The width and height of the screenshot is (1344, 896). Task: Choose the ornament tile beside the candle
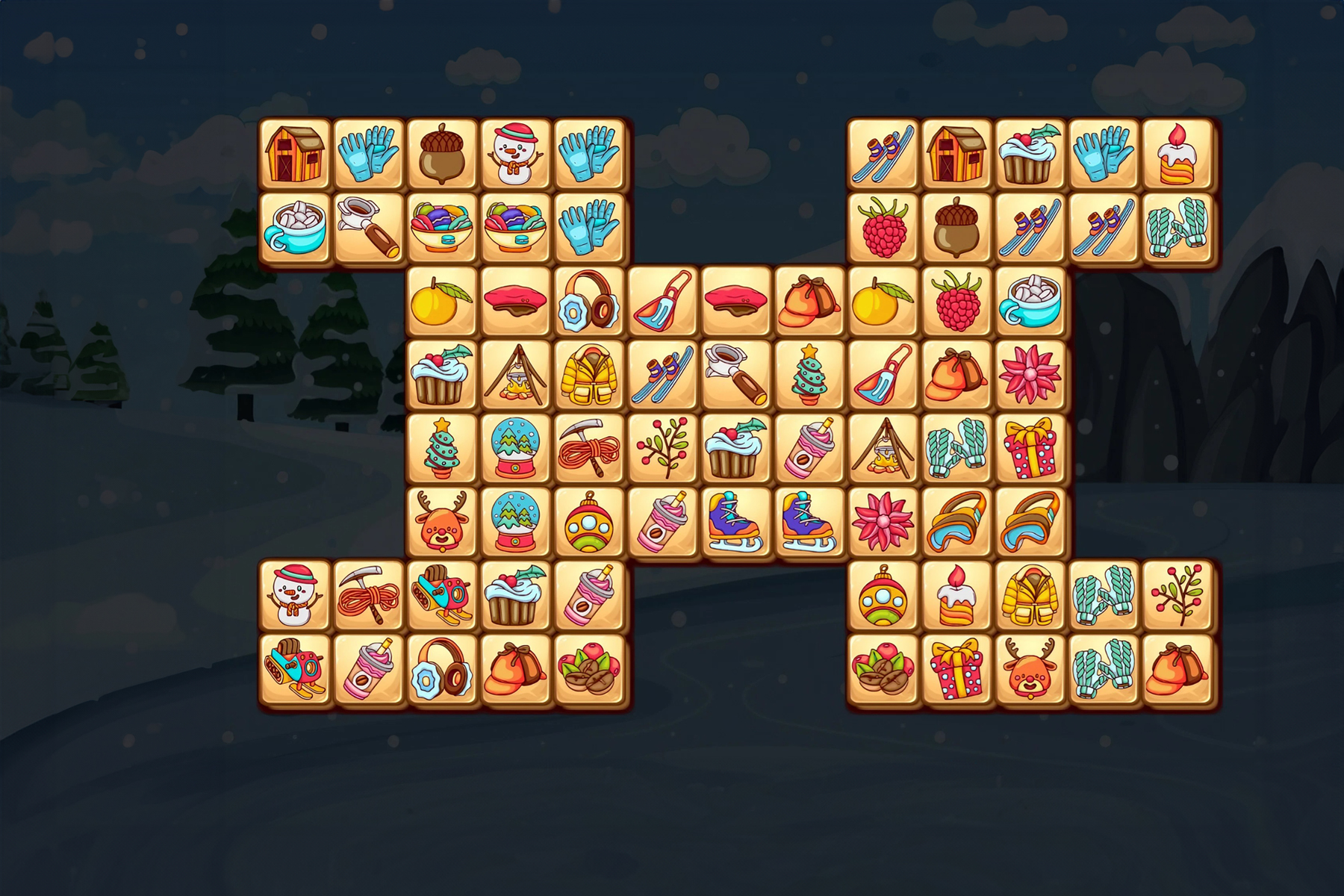884,595
